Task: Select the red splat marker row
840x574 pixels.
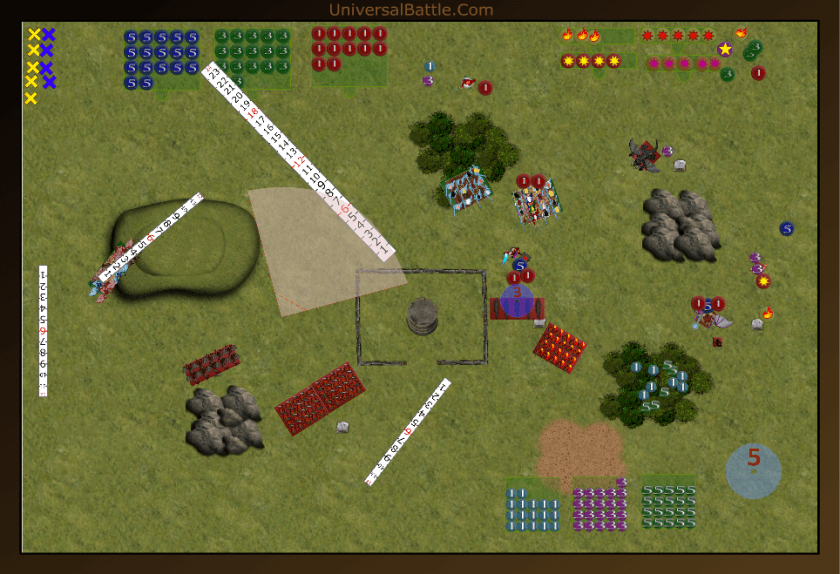Action: click(x=677, y=36)
